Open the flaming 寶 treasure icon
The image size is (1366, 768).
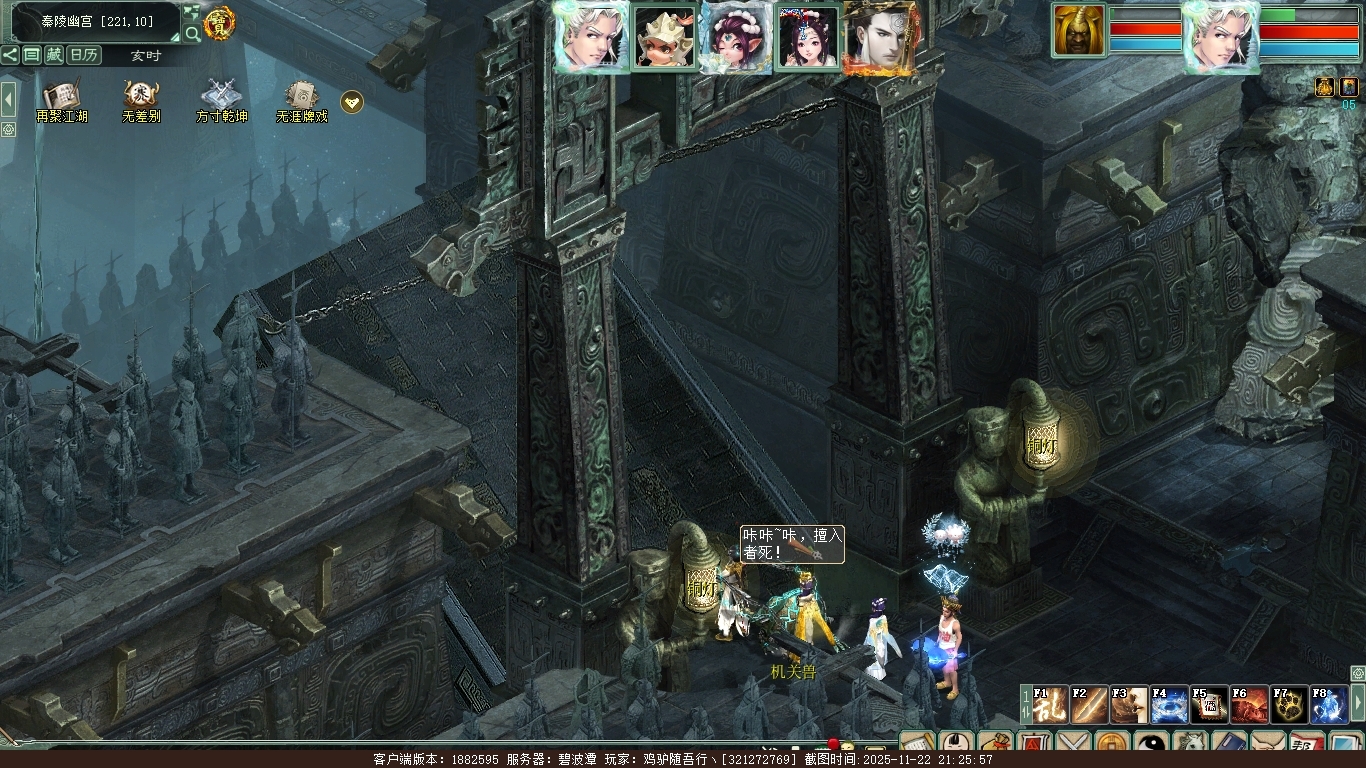click(220, 23)
